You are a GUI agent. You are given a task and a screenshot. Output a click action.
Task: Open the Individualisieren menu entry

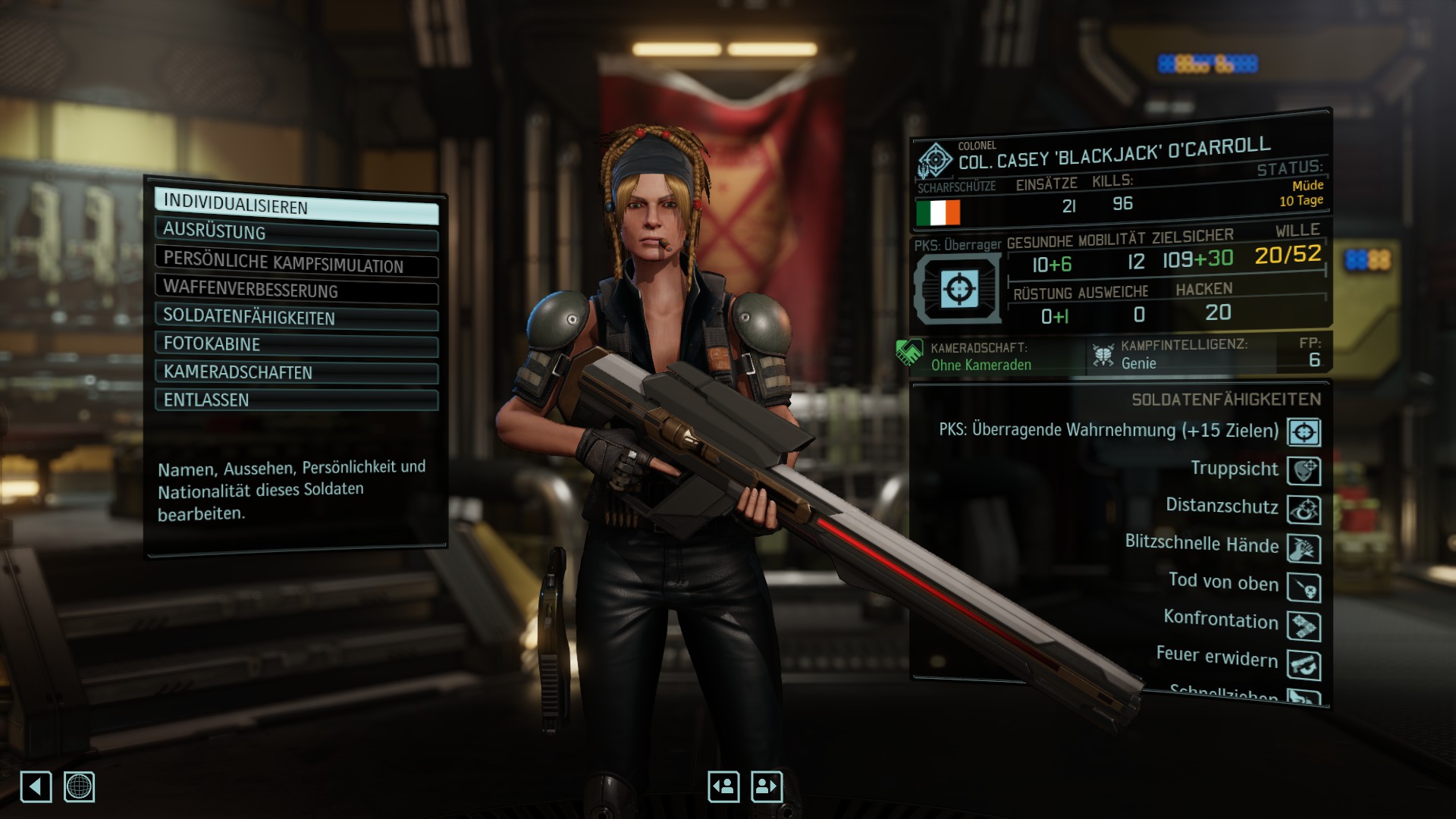296,206
